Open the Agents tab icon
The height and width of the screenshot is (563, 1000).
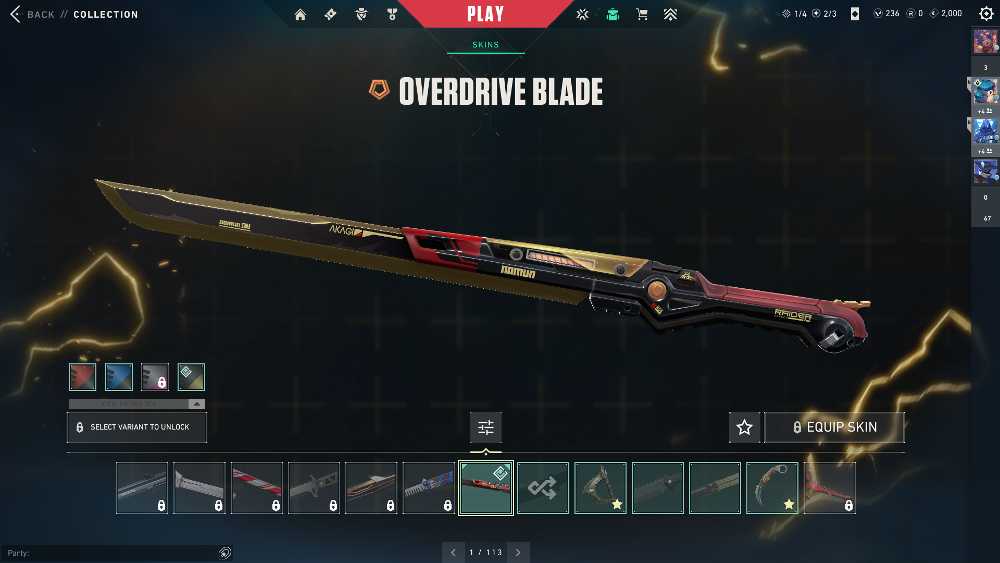[x=362, y=14]
